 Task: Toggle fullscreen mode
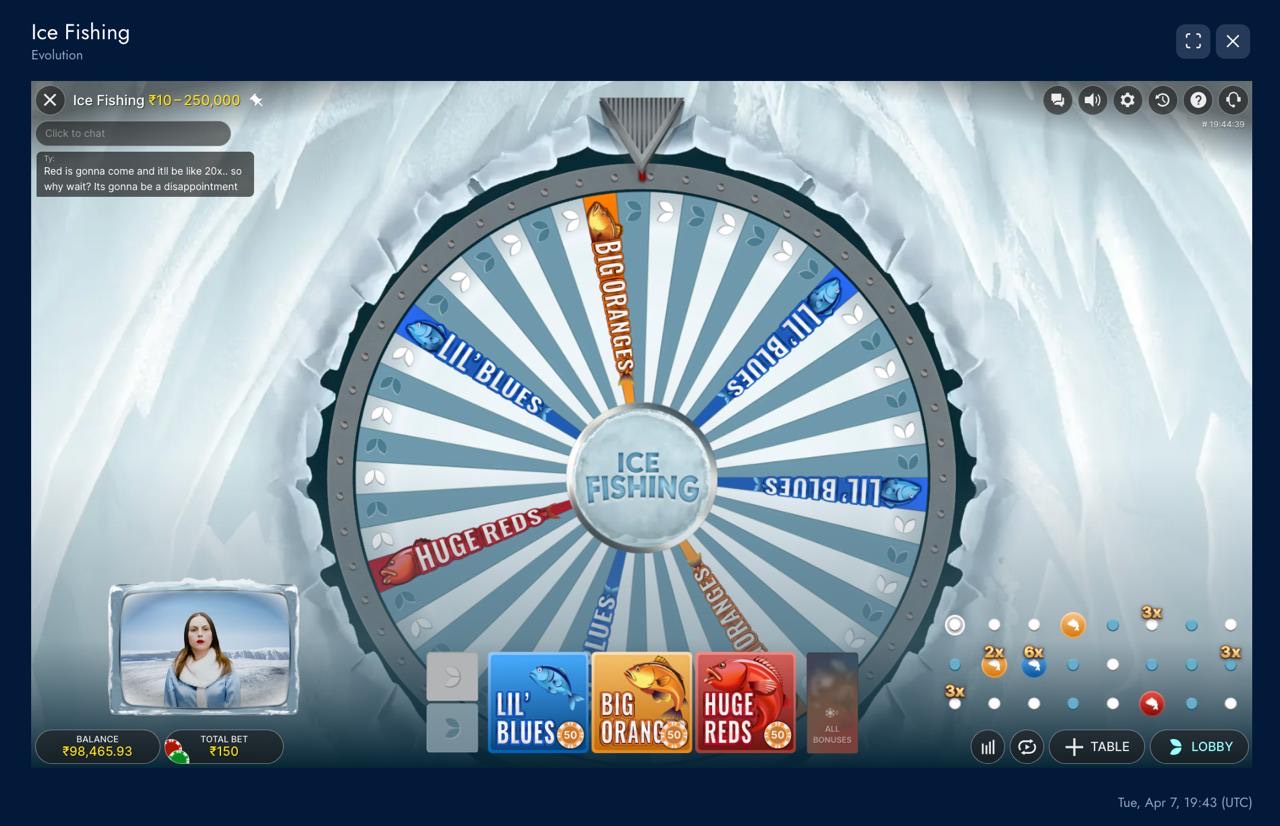point(1193,41)
